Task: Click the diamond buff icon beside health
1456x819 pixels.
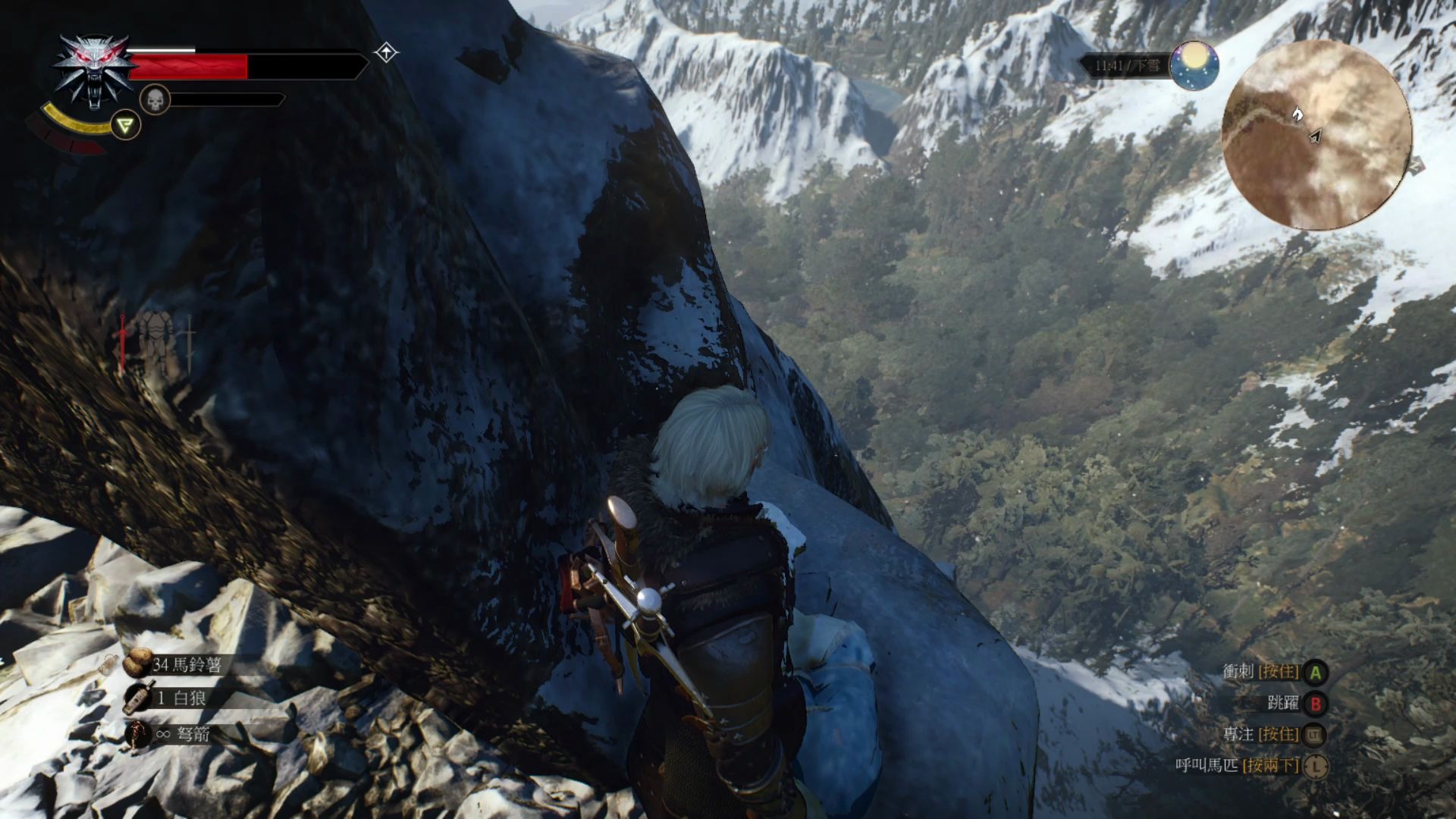Action: click(x=387, y=53)
